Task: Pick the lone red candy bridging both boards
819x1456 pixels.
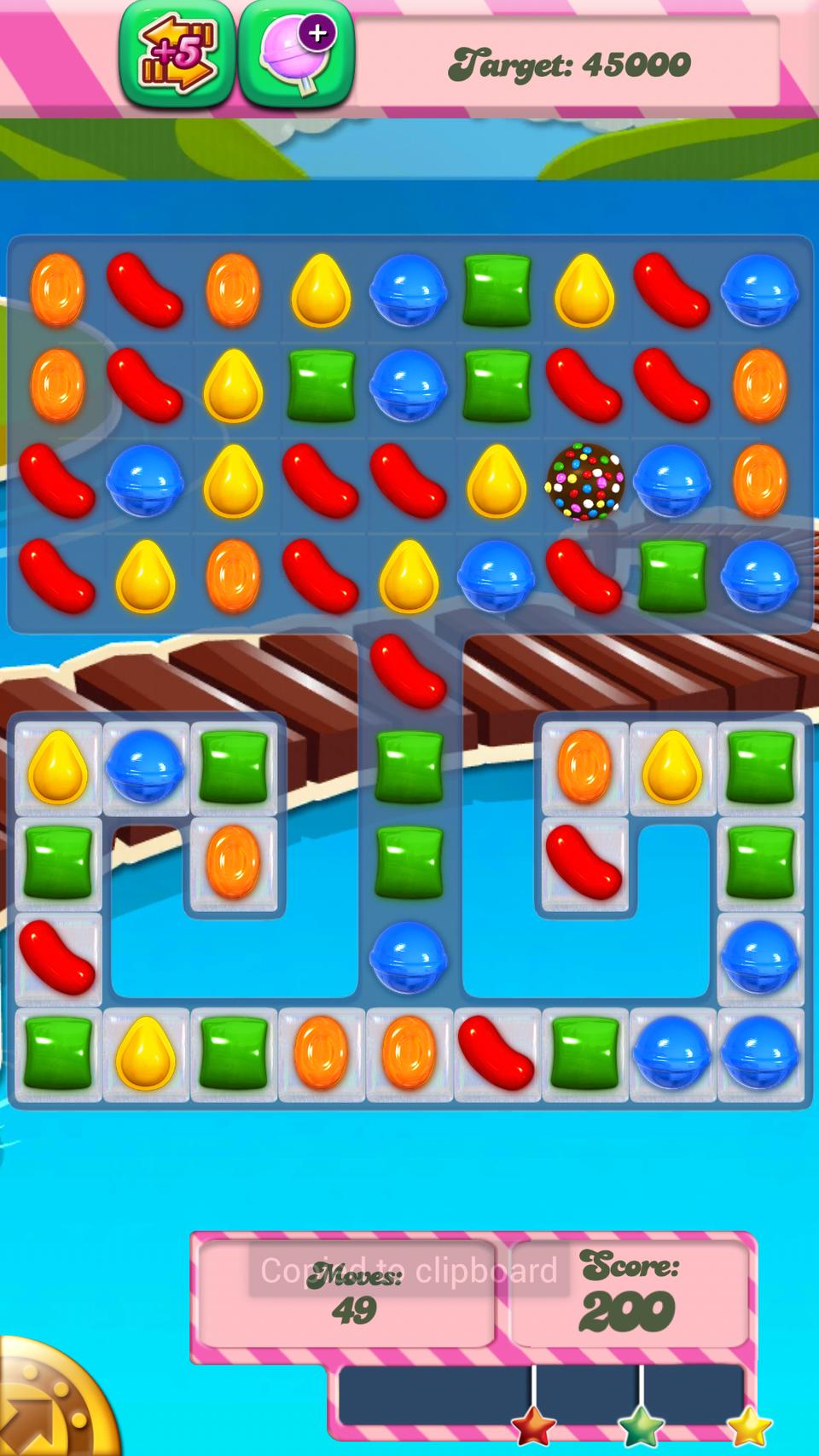Action: tap(408, 670)
